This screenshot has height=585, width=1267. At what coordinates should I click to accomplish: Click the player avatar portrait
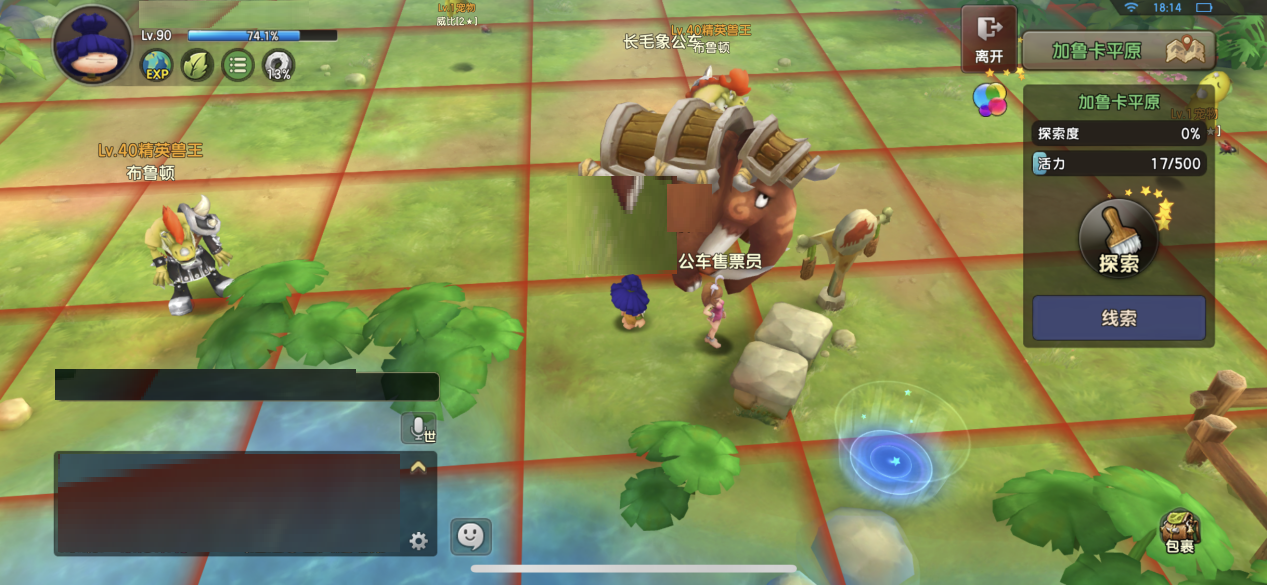[x=92, y=45]
